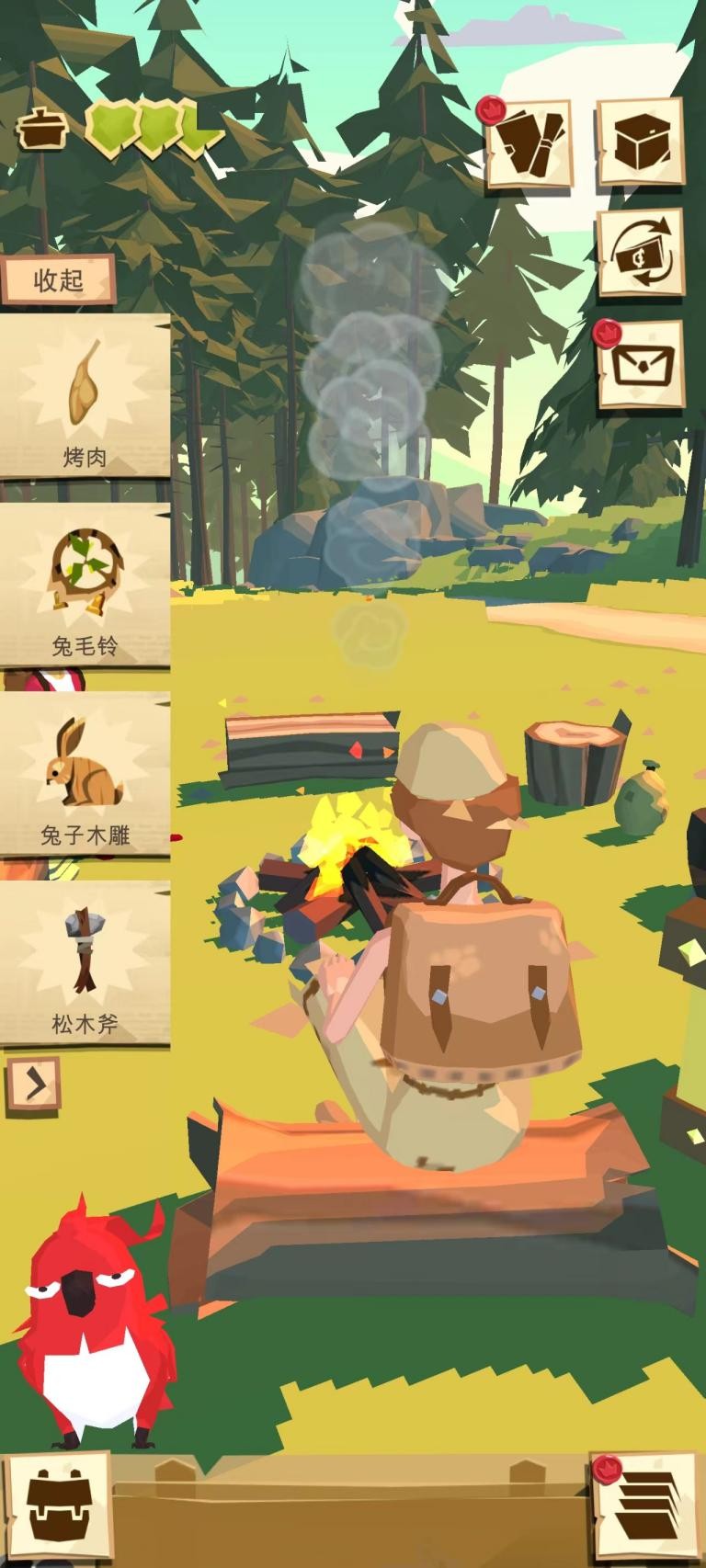The image size is (706, 1568).
Task: Pick the 兔子木雕 rabbit carving recipe
Action: click(x=85, y=775)
